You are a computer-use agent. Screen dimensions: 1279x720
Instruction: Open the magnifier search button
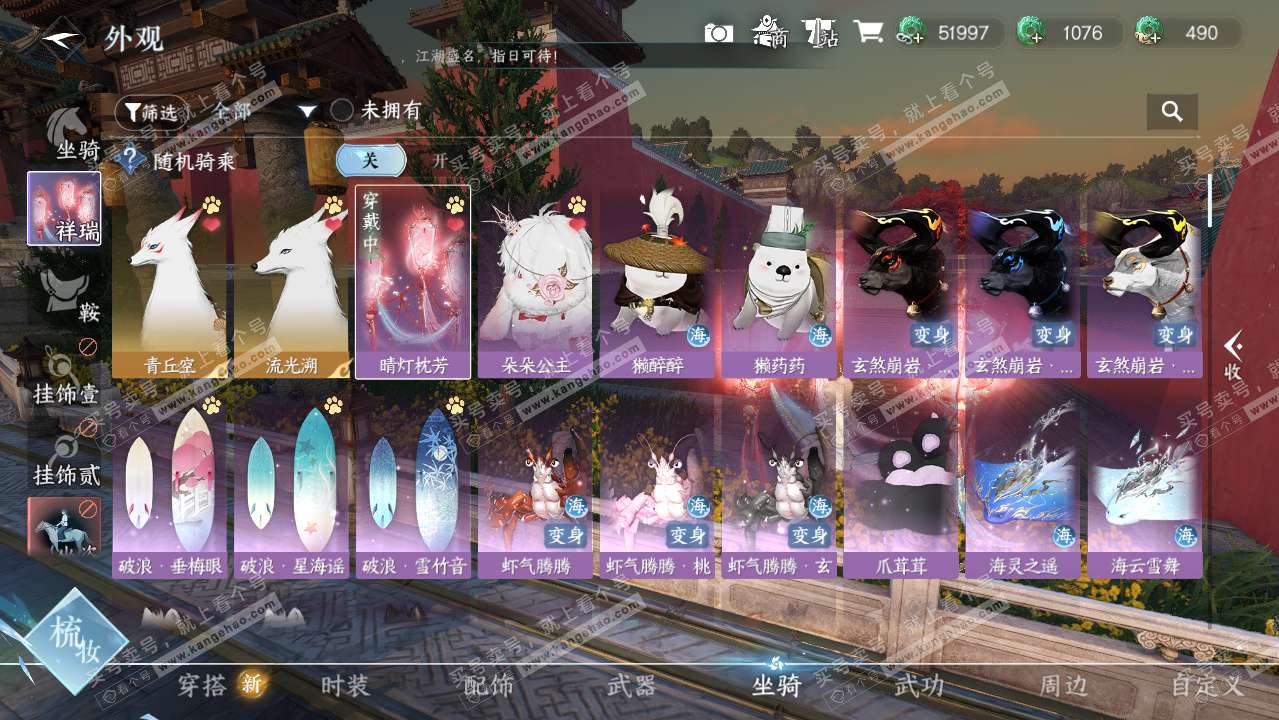[x=1172, y=111]
